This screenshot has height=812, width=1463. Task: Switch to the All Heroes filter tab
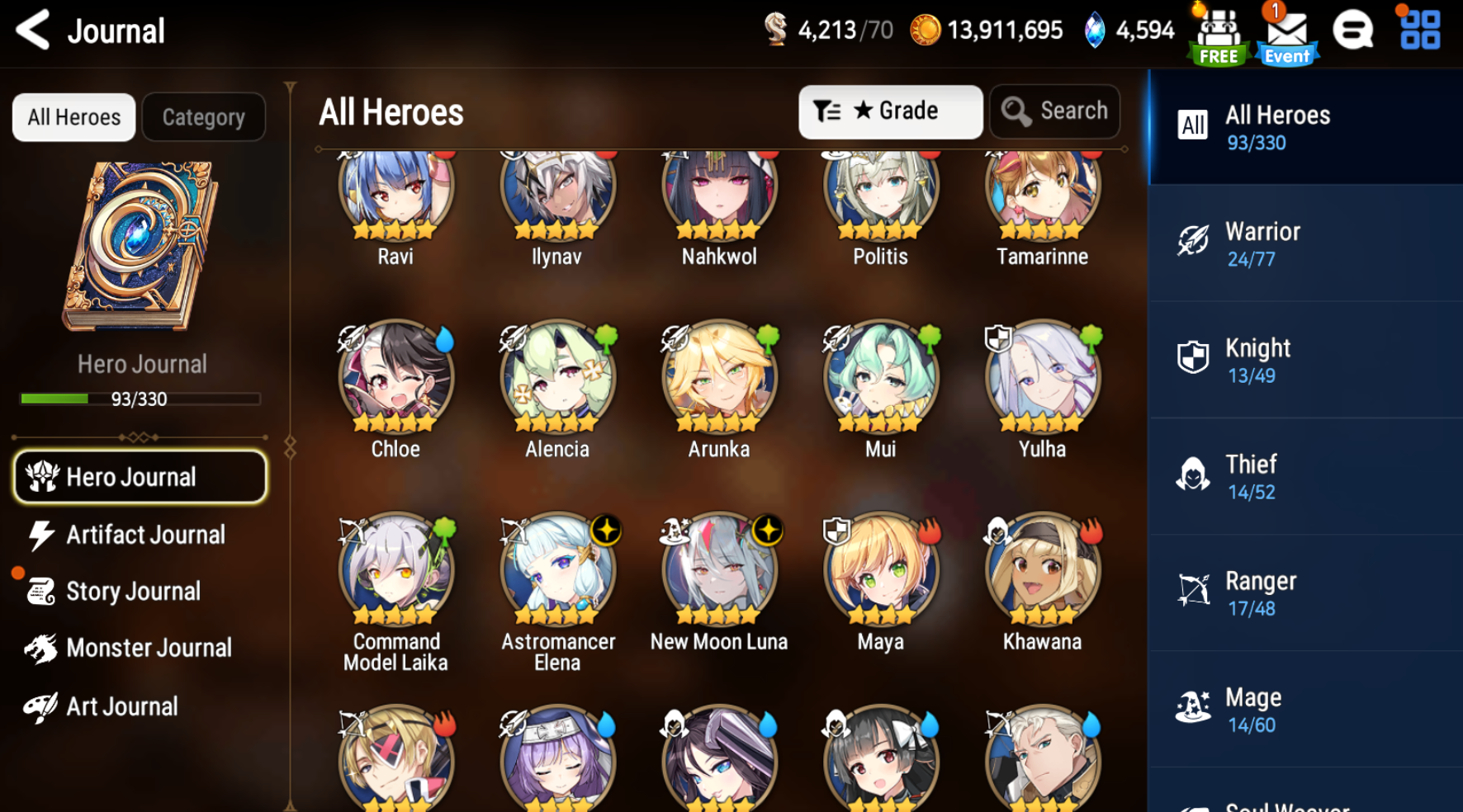(73, 116)
